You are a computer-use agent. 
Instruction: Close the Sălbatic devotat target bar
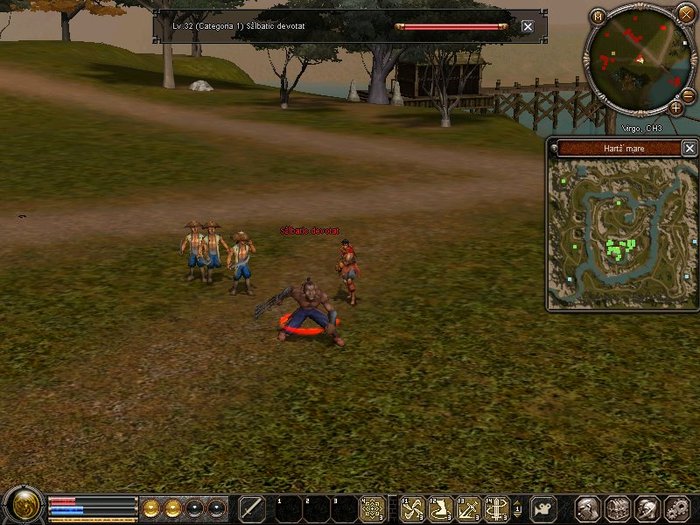click(527, 27)
